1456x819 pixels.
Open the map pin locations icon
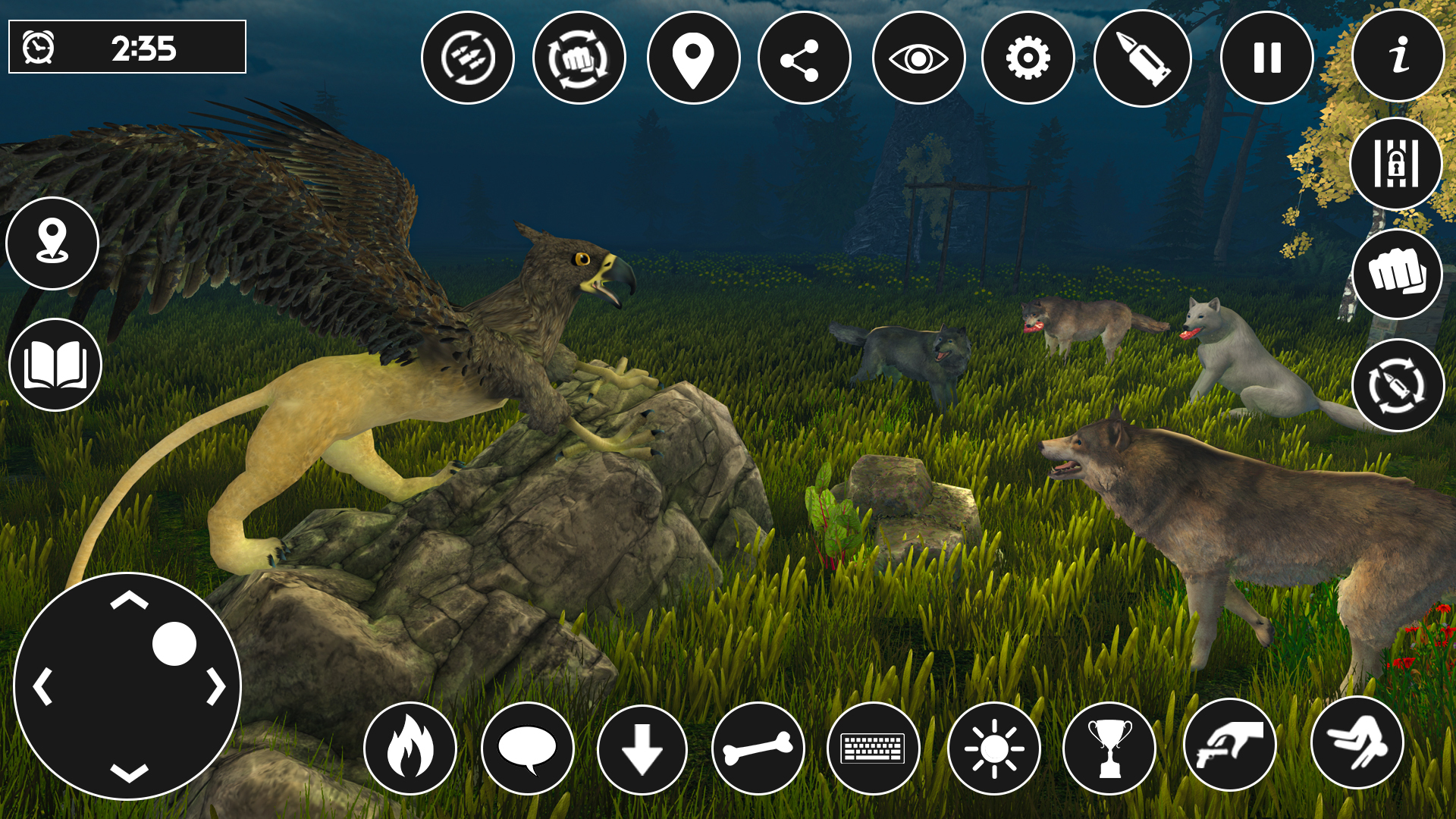click(x=690, y=57)
